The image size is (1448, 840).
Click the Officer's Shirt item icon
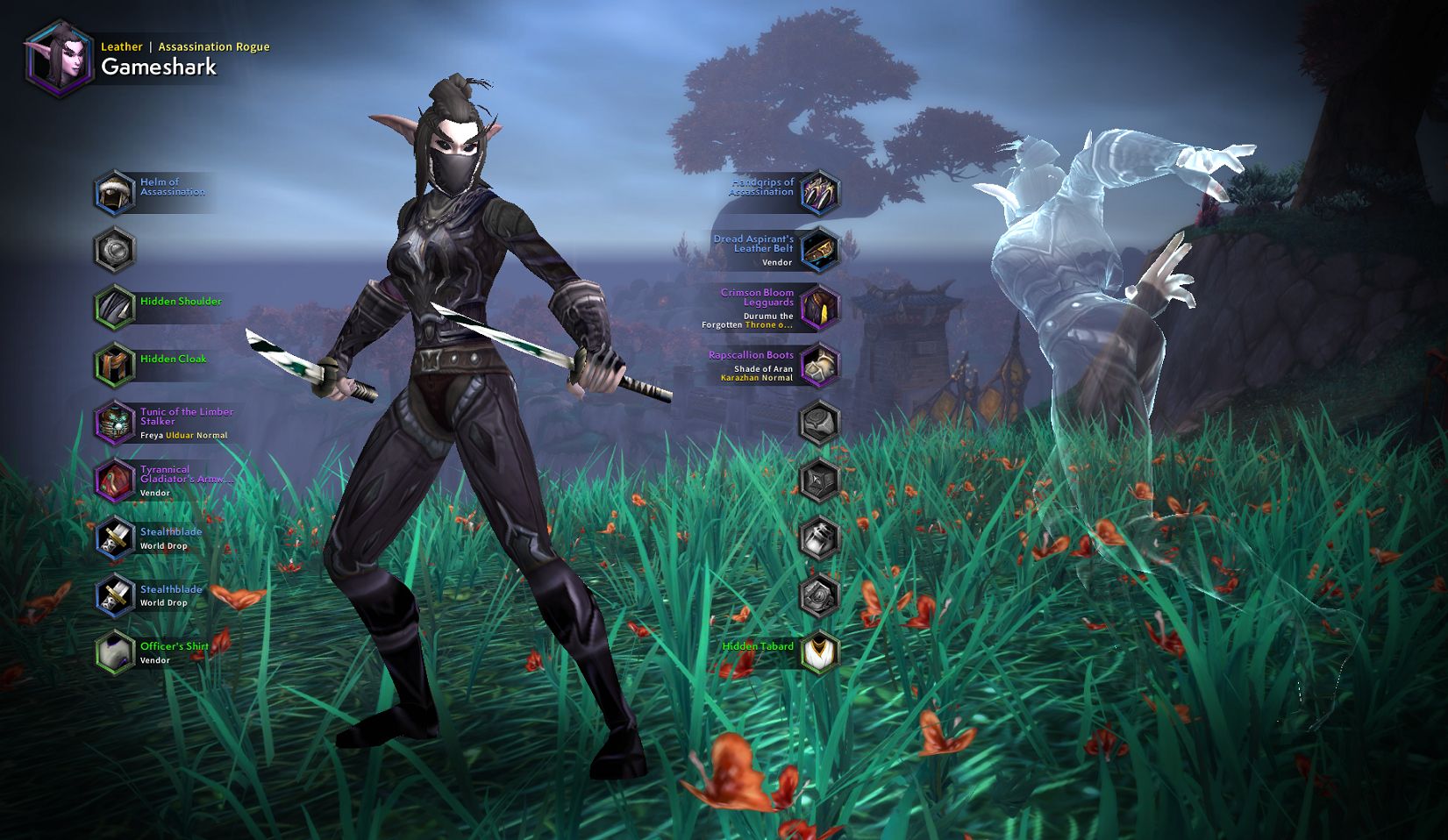click(x=114, y=652)
